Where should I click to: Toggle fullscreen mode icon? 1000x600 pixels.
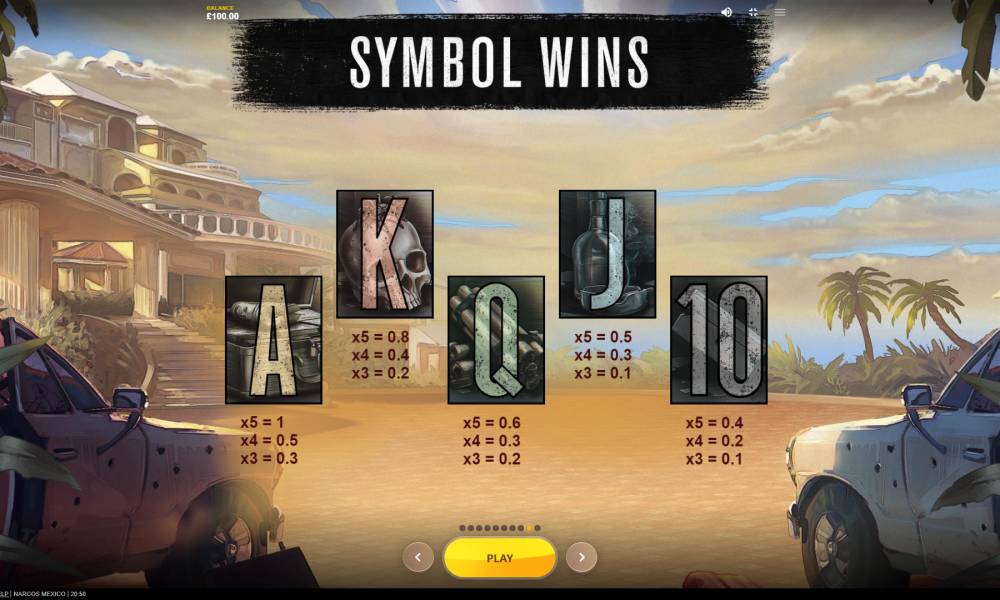pos(753,12)
